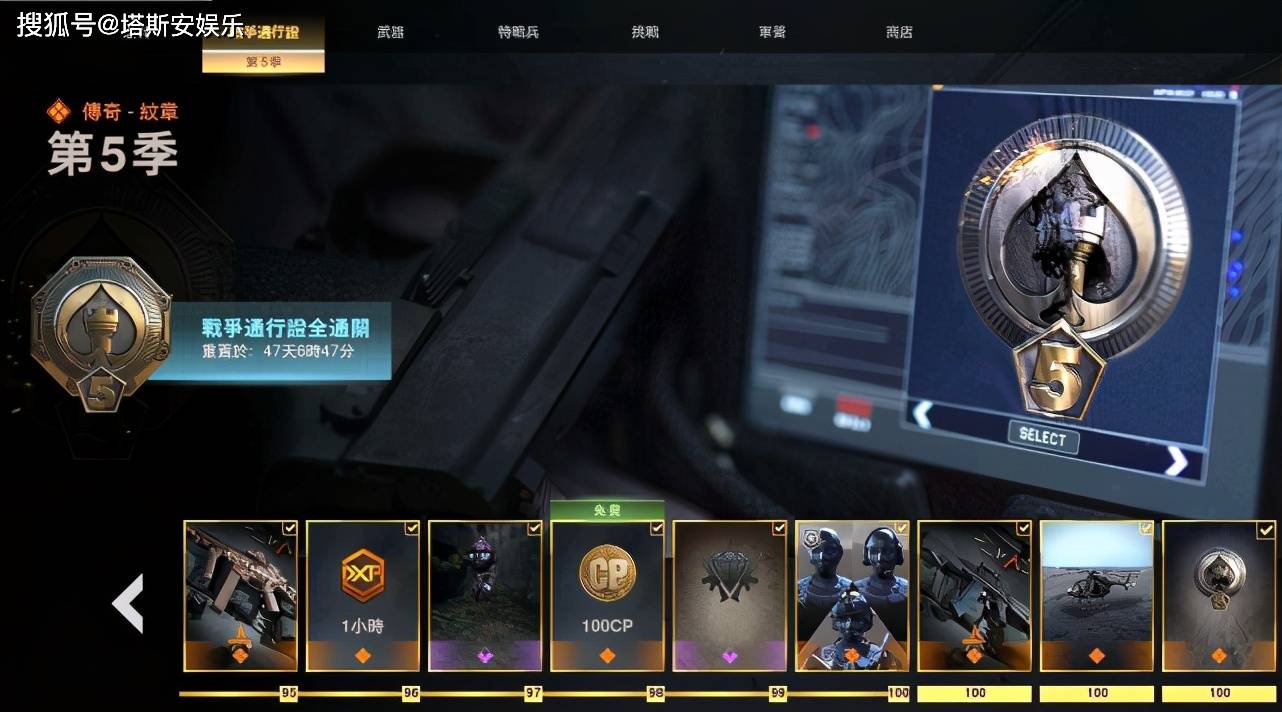This screenshot has height=712, width=1282.
Task: Select the 戰爭通行證 Battle Pass tab
Action: click(x=264, y=32)
